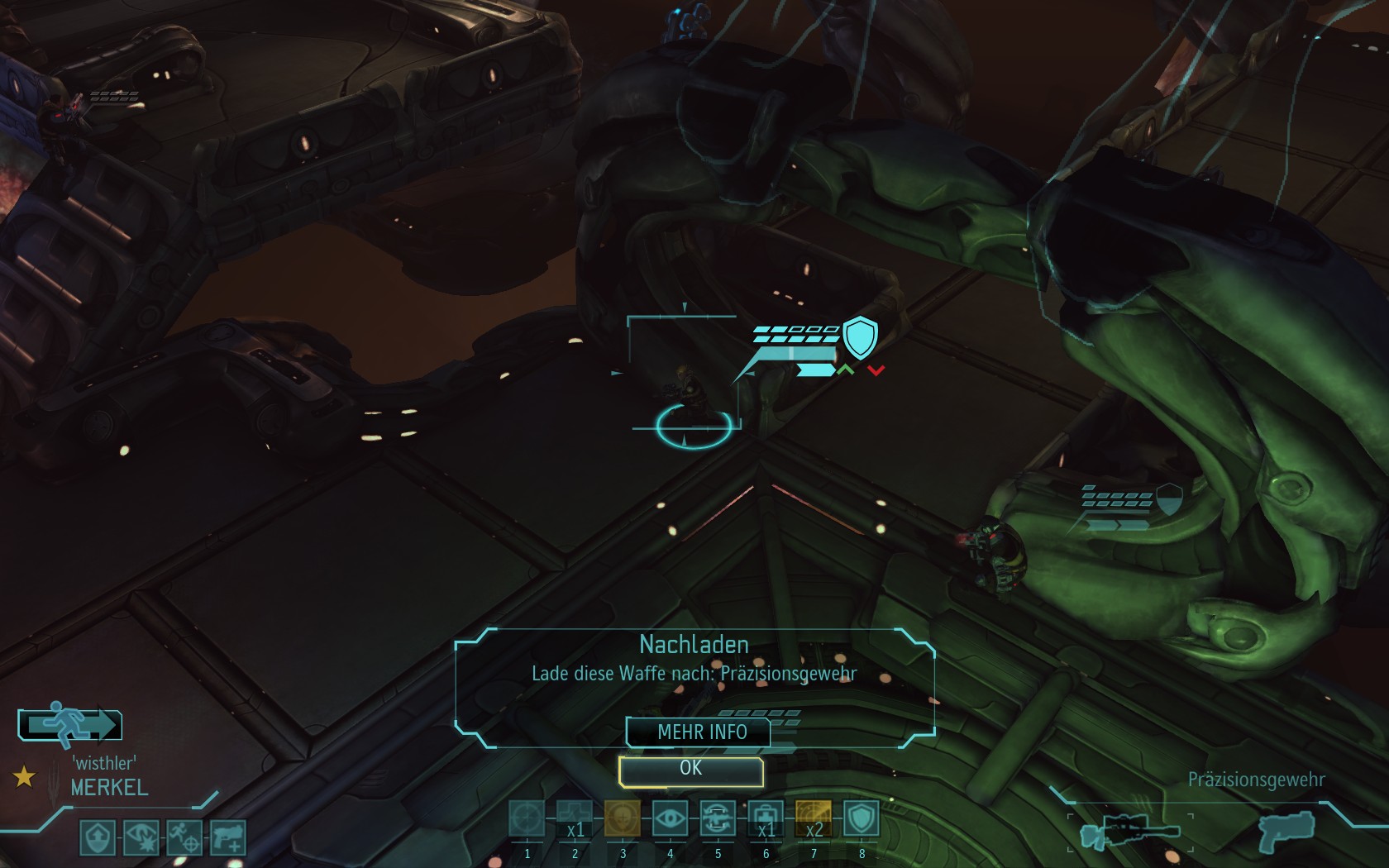Choose the shield Hunker Down ability
Viewport: 1389px width, 868px height.
click(x=861, y=819)
